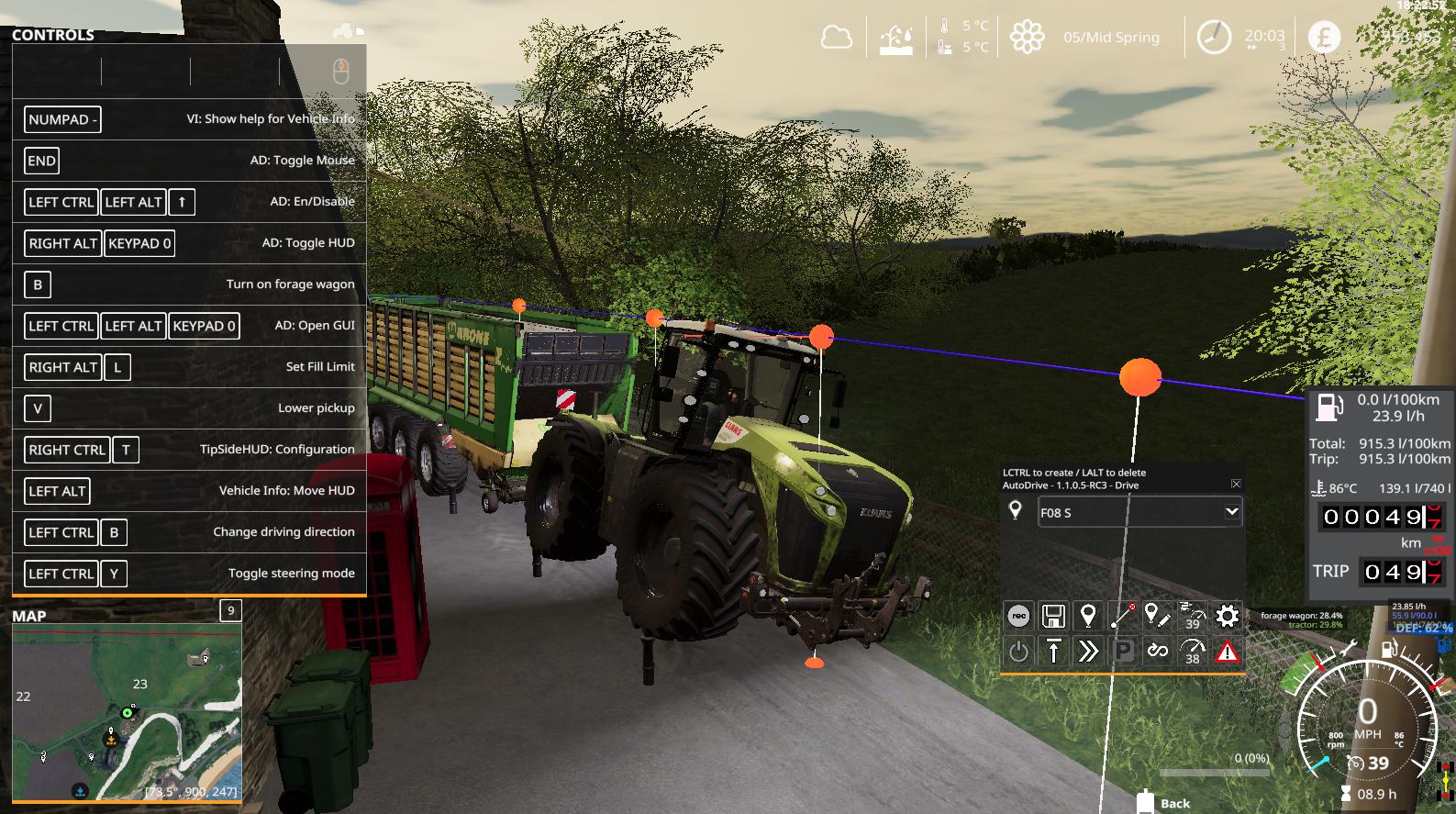The height and width of the screenshot is (814, 1456).
Task: Click the edit map marker pencil icon
Action: click(x=1157, y=616)
